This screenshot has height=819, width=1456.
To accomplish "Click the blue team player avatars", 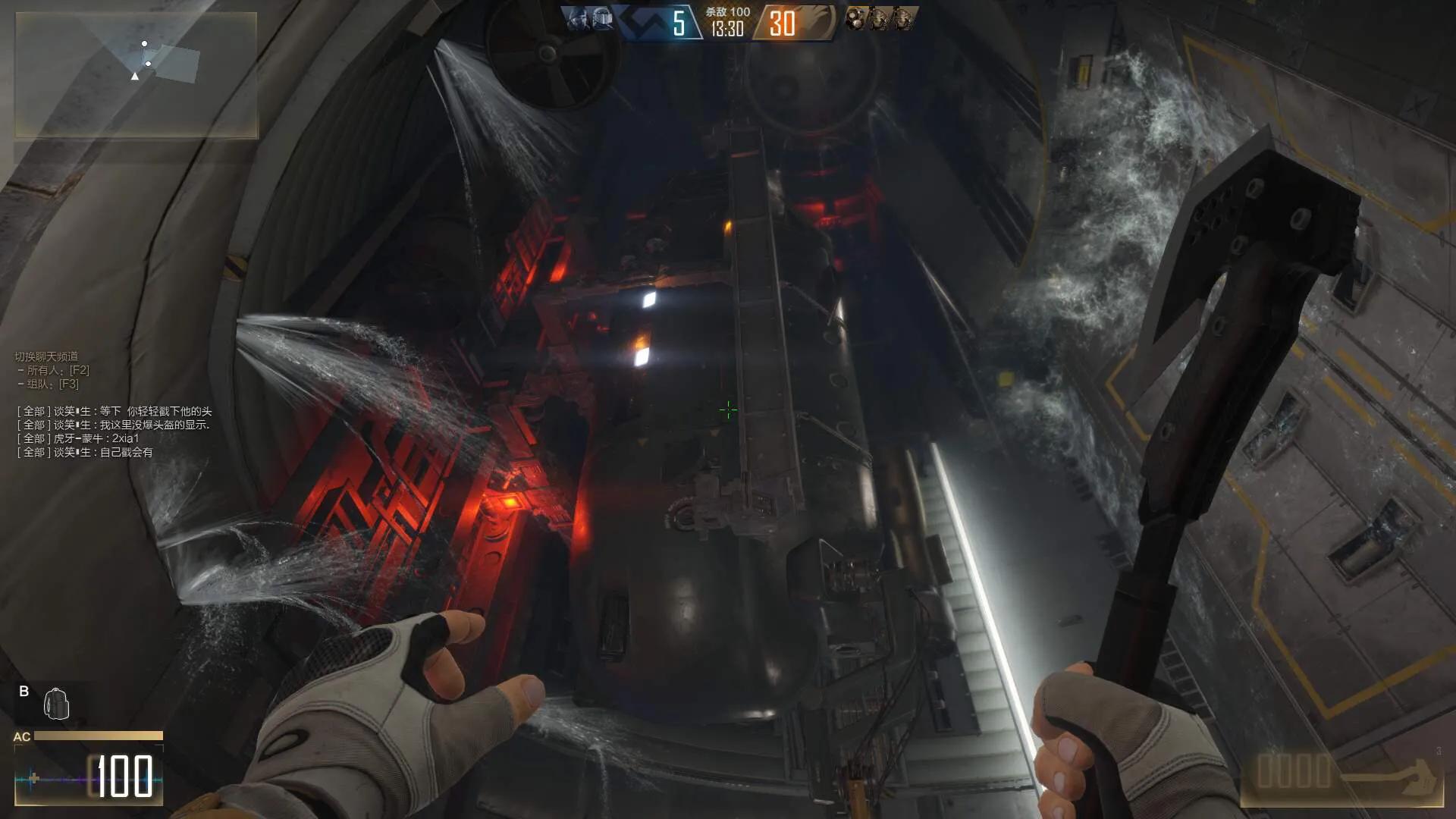I will pos(591,20).
